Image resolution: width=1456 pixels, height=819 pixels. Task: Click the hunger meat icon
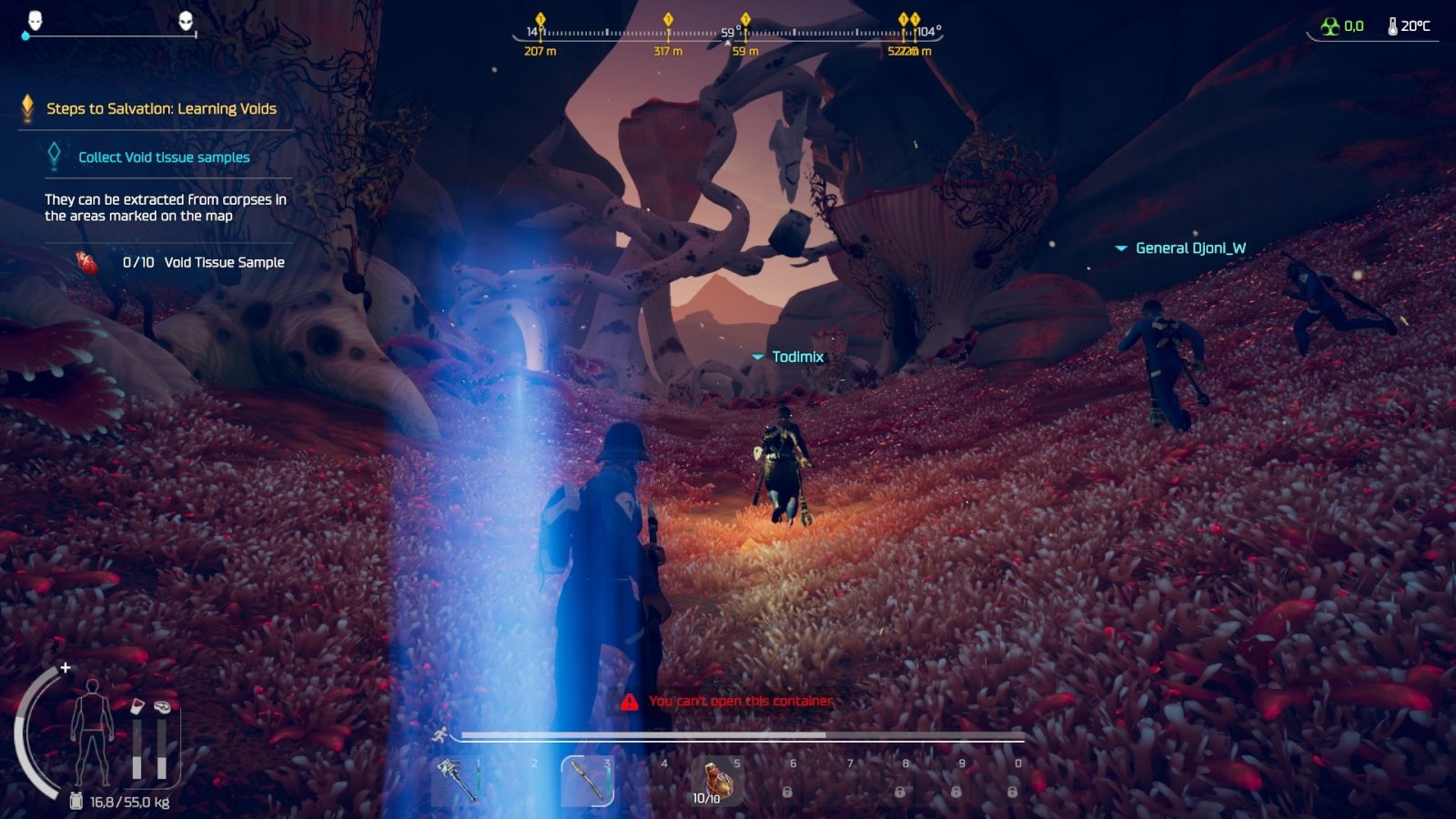point(162,707)
